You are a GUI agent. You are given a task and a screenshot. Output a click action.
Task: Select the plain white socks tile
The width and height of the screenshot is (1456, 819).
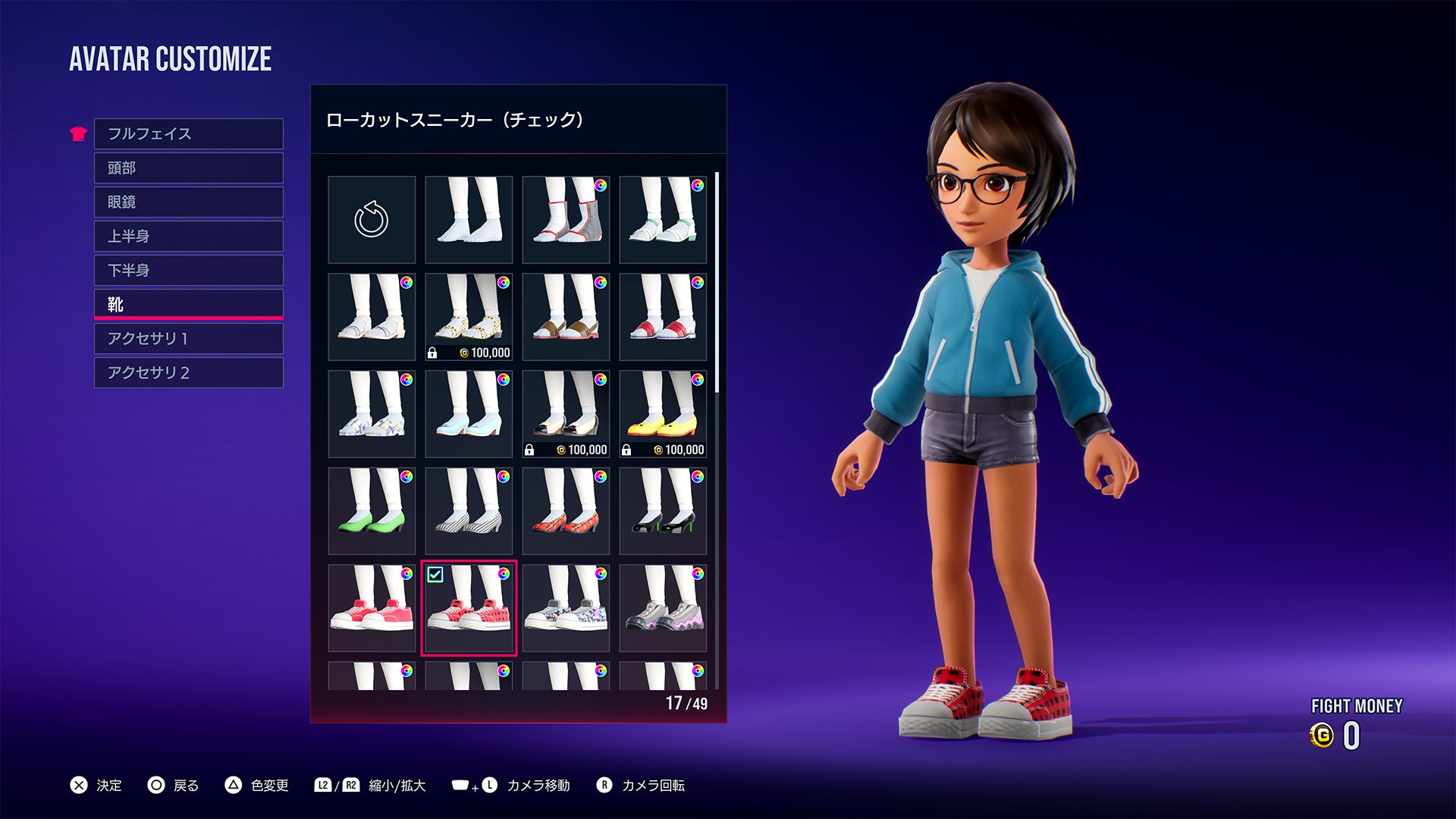click(469, 220)
